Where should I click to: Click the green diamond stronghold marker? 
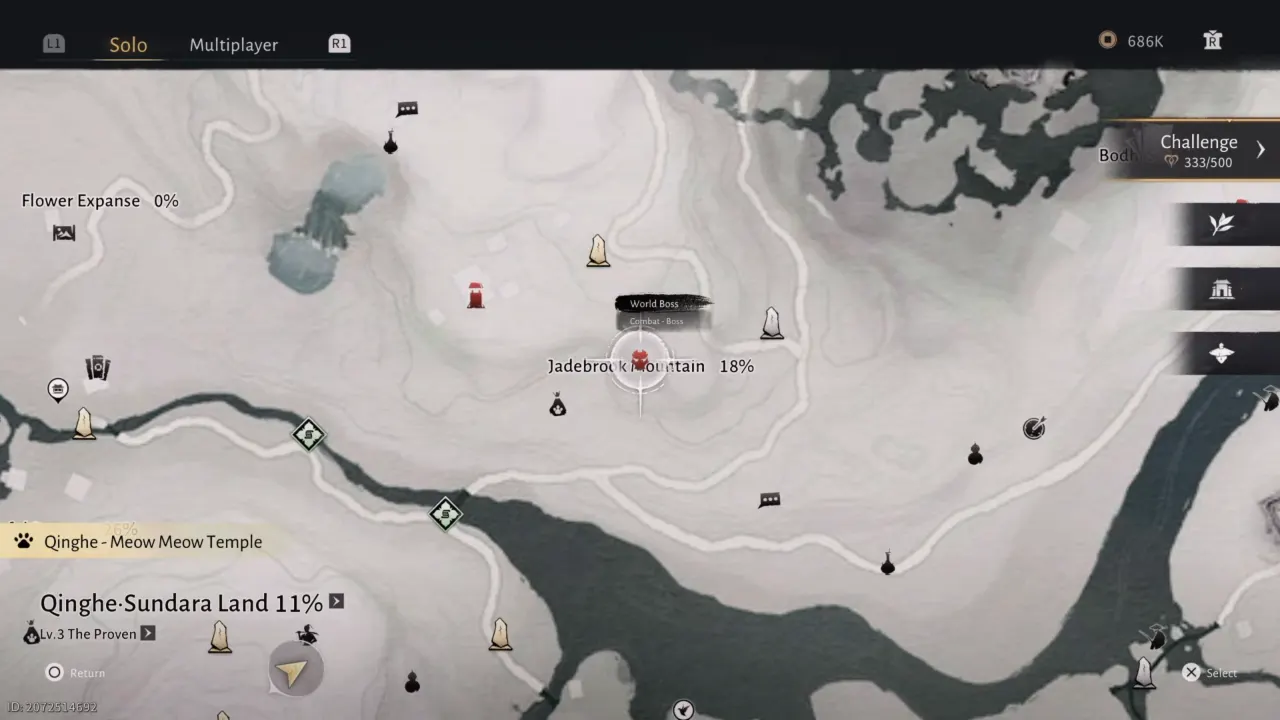click(x=308, y=435)
